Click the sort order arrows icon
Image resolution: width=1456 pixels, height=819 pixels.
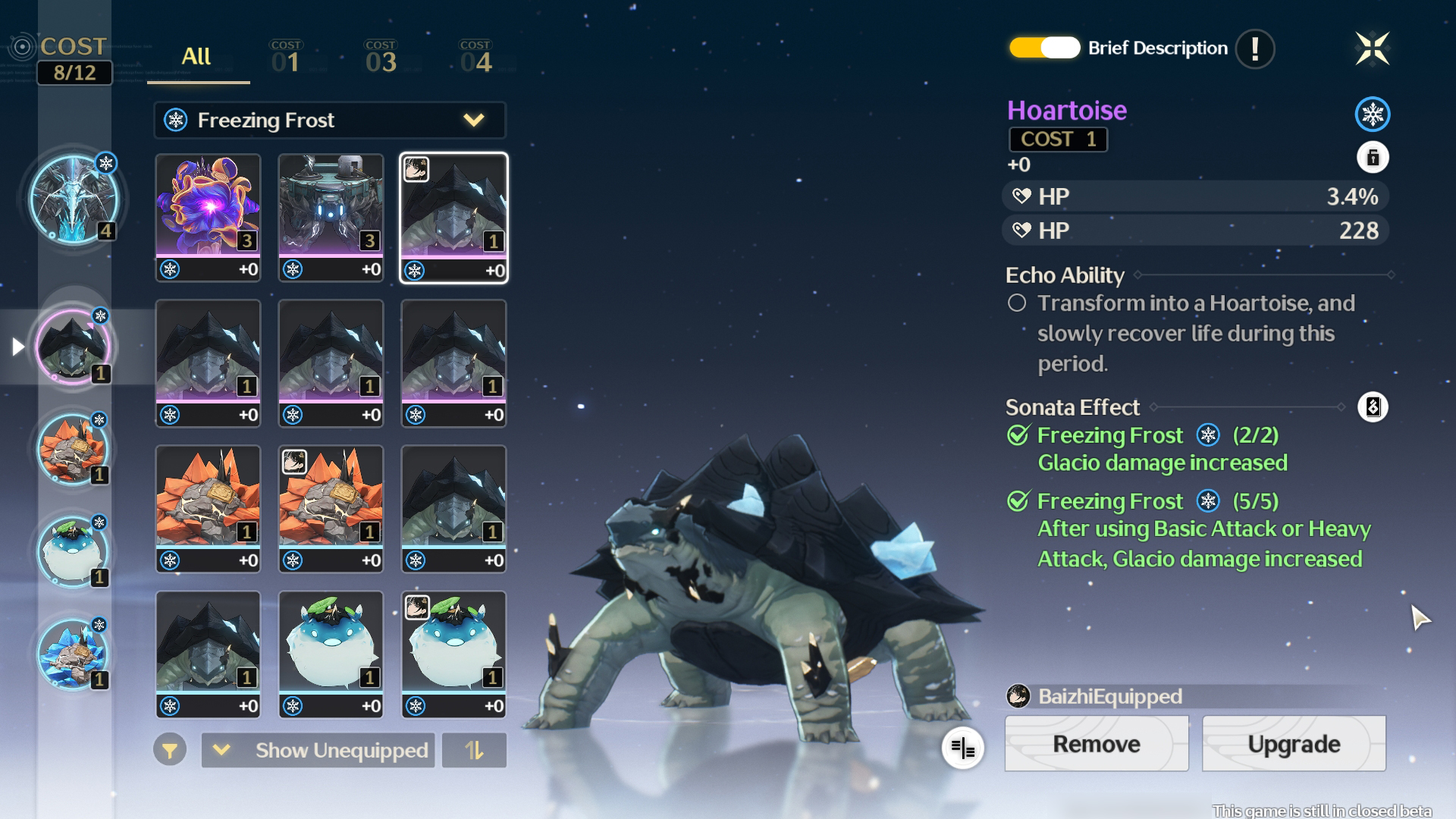(x=474, y=750)
